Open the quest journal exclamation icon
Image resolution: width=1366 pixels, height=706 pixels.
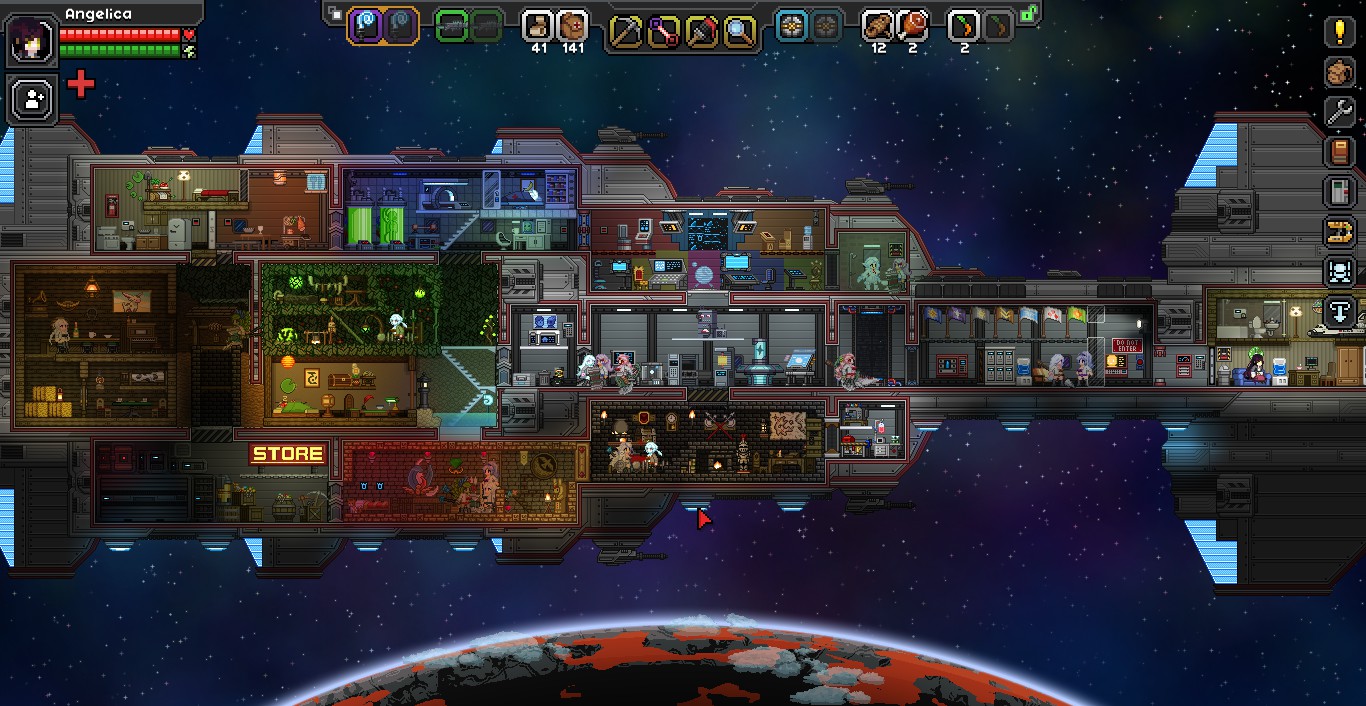1340,32
